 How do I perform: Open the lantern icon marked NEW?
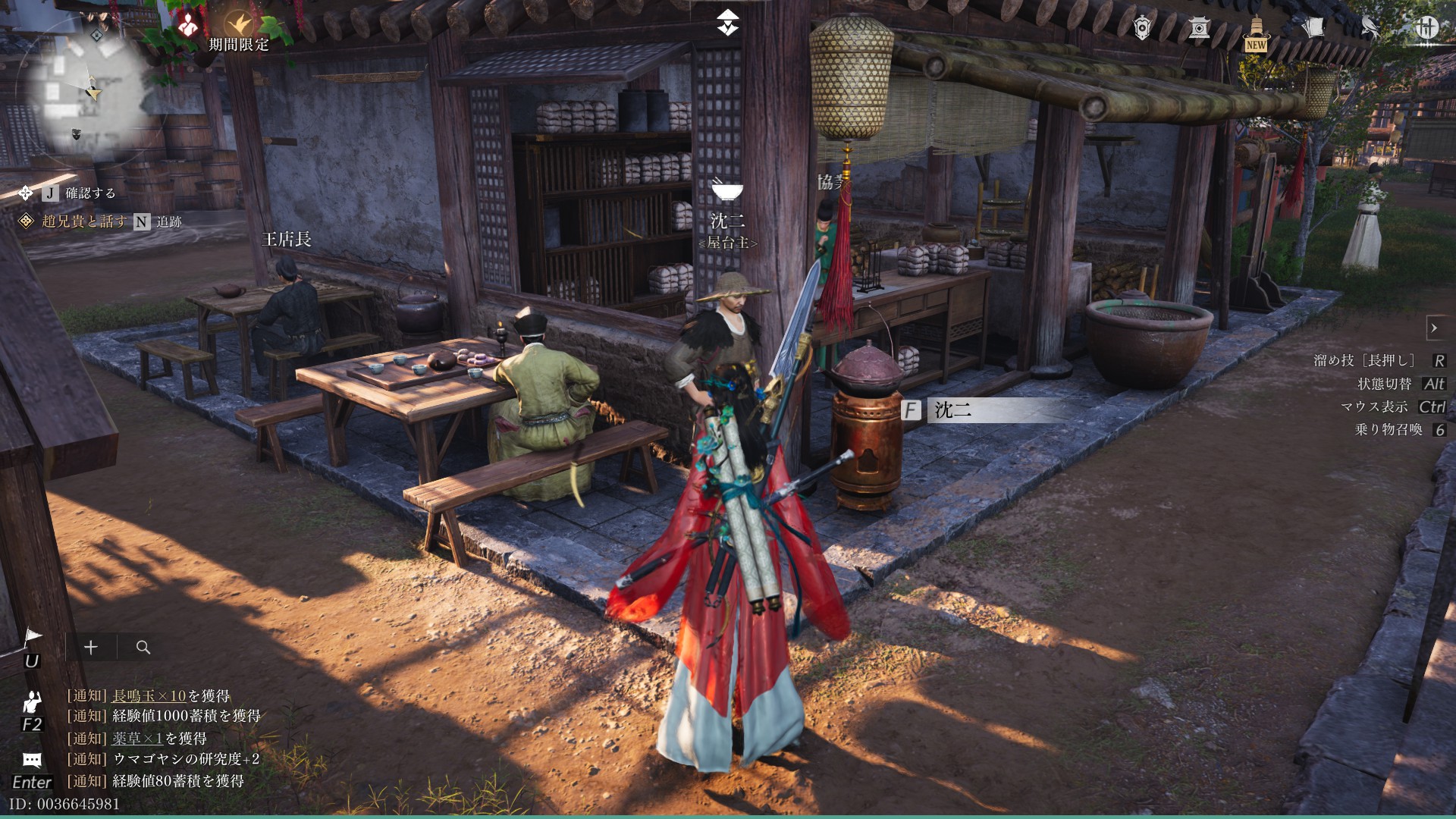(1256, 32)
